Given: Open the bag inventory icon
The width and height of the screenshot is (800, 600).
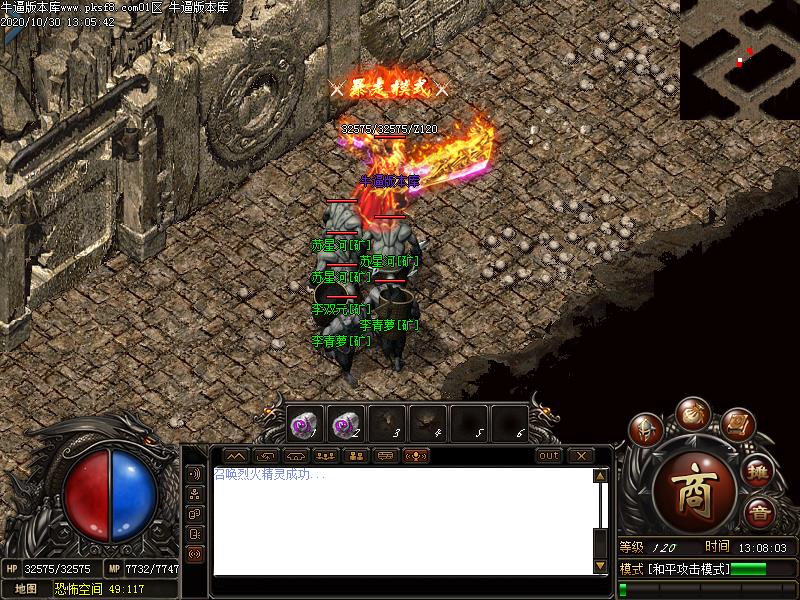Looking at the screenshot, I should [x=691, y=412].
